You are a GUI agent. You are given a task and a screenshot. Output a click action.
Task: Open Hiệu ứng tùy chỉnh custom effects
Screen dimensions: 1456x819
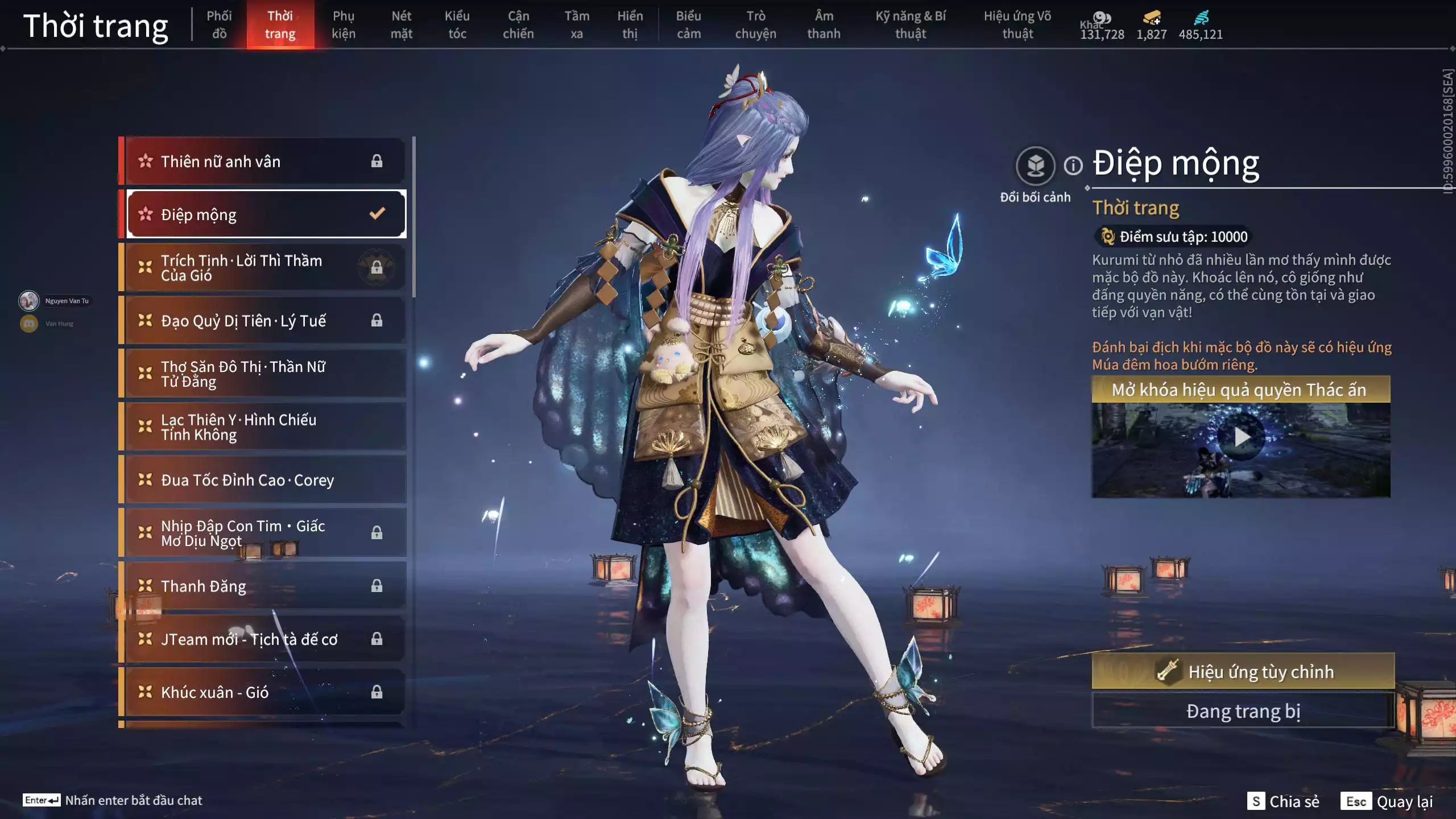click(x=1243, y=672)
